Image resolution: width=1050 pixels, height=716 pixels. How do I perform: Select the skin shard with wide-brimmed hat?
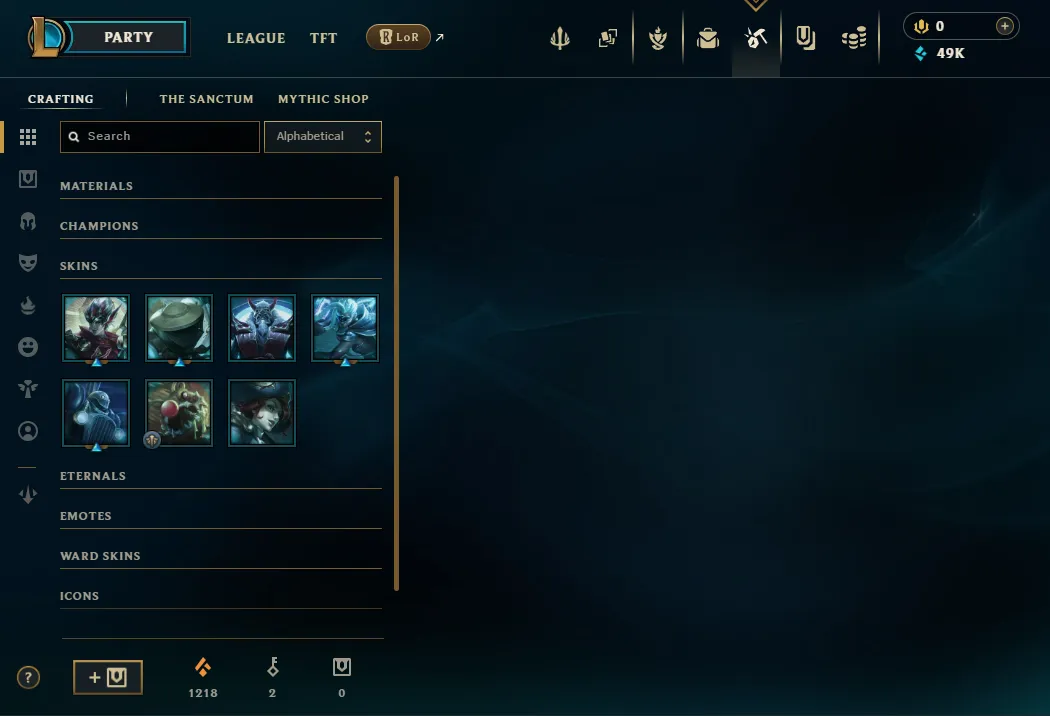tap(179, 328)
